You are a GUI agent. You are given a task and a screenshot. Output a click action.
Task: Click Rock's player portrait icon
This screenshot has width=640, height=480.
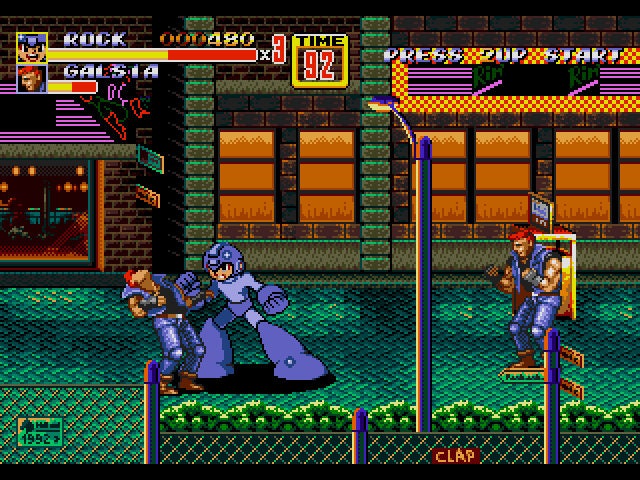(32, 46)
